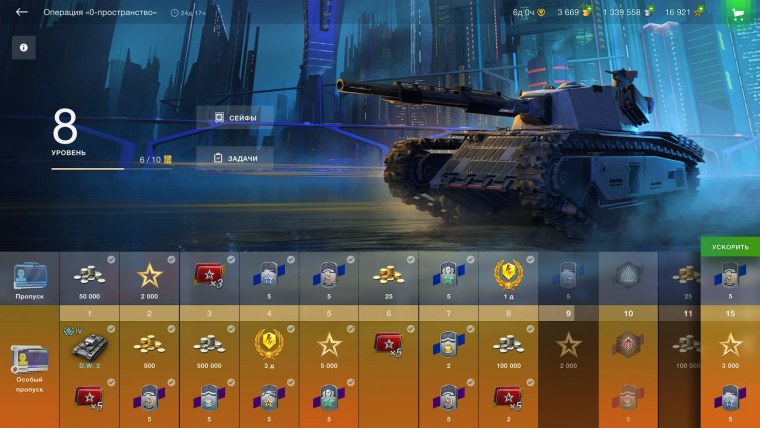Go back with the arrow button
Image resolution: width=760 pixels, height=428 pixels.
tap(21, 13)
